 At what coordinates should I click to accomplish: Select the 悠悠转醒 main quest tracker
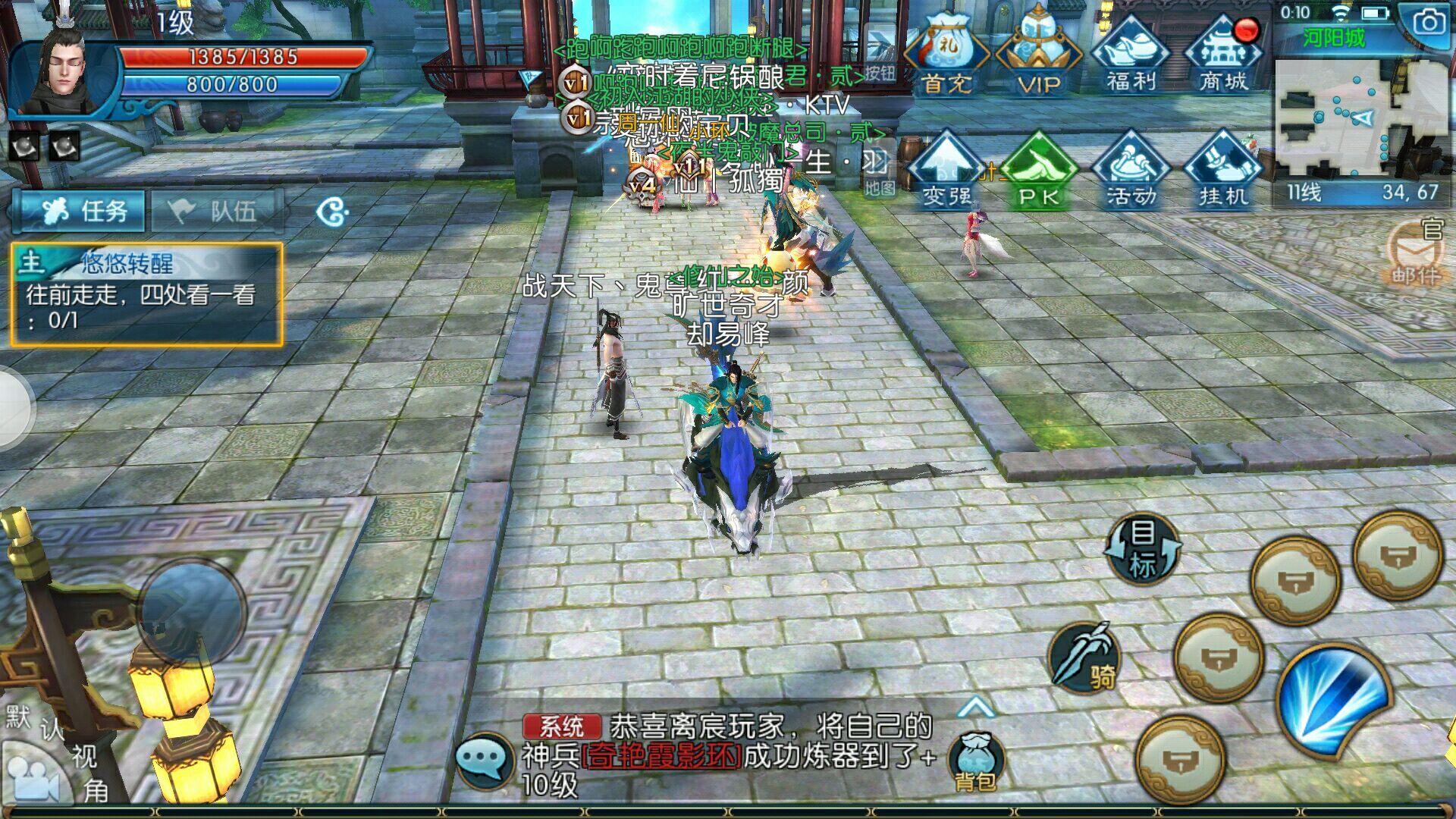click(x=146, y=294)
